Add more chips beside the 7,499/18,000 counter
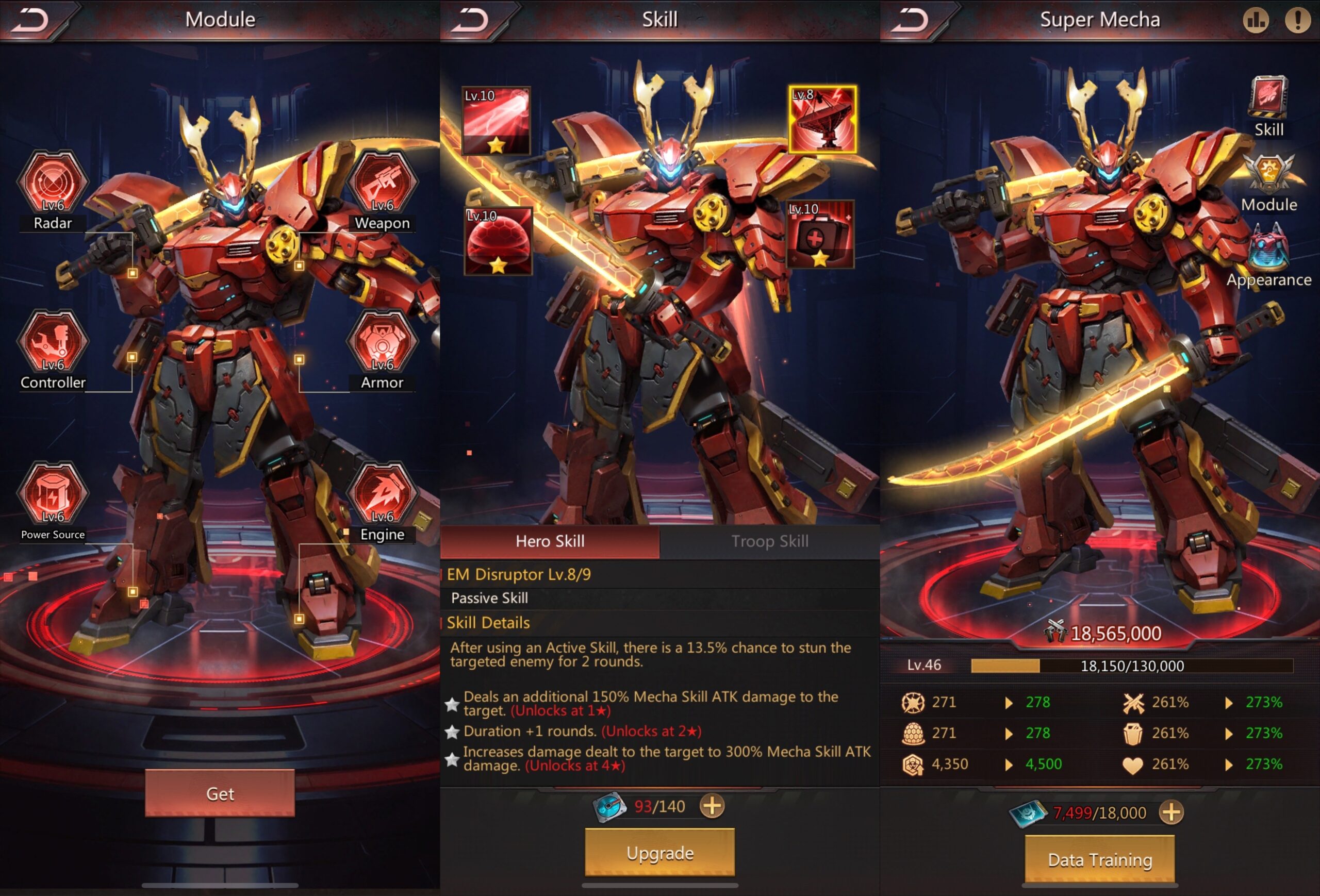This screenshot has width=1320, height=896. (1171, 812)
